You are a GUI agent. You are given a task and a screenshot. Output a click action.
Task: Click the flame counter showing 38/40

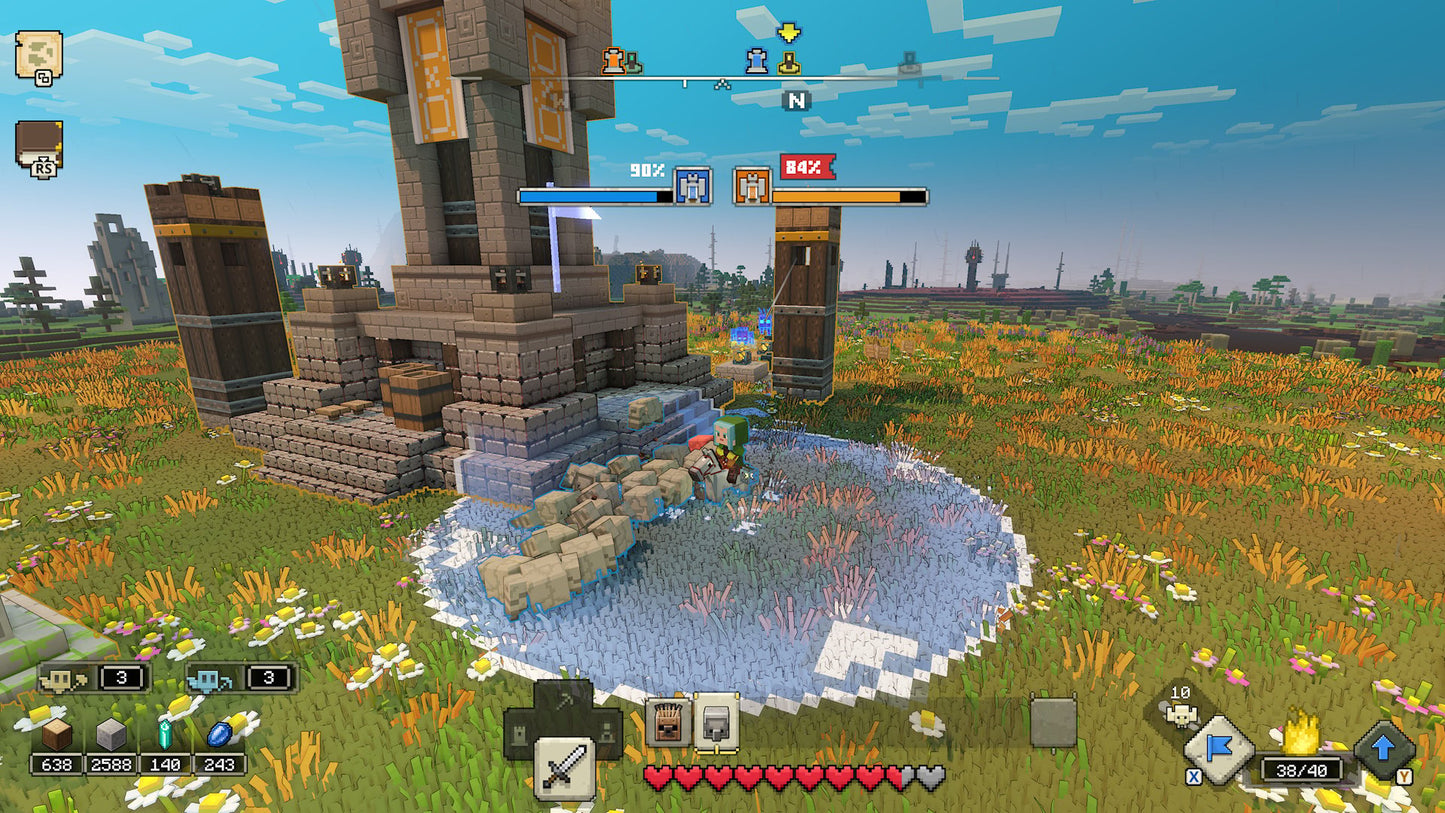(x=1302, y=769)
